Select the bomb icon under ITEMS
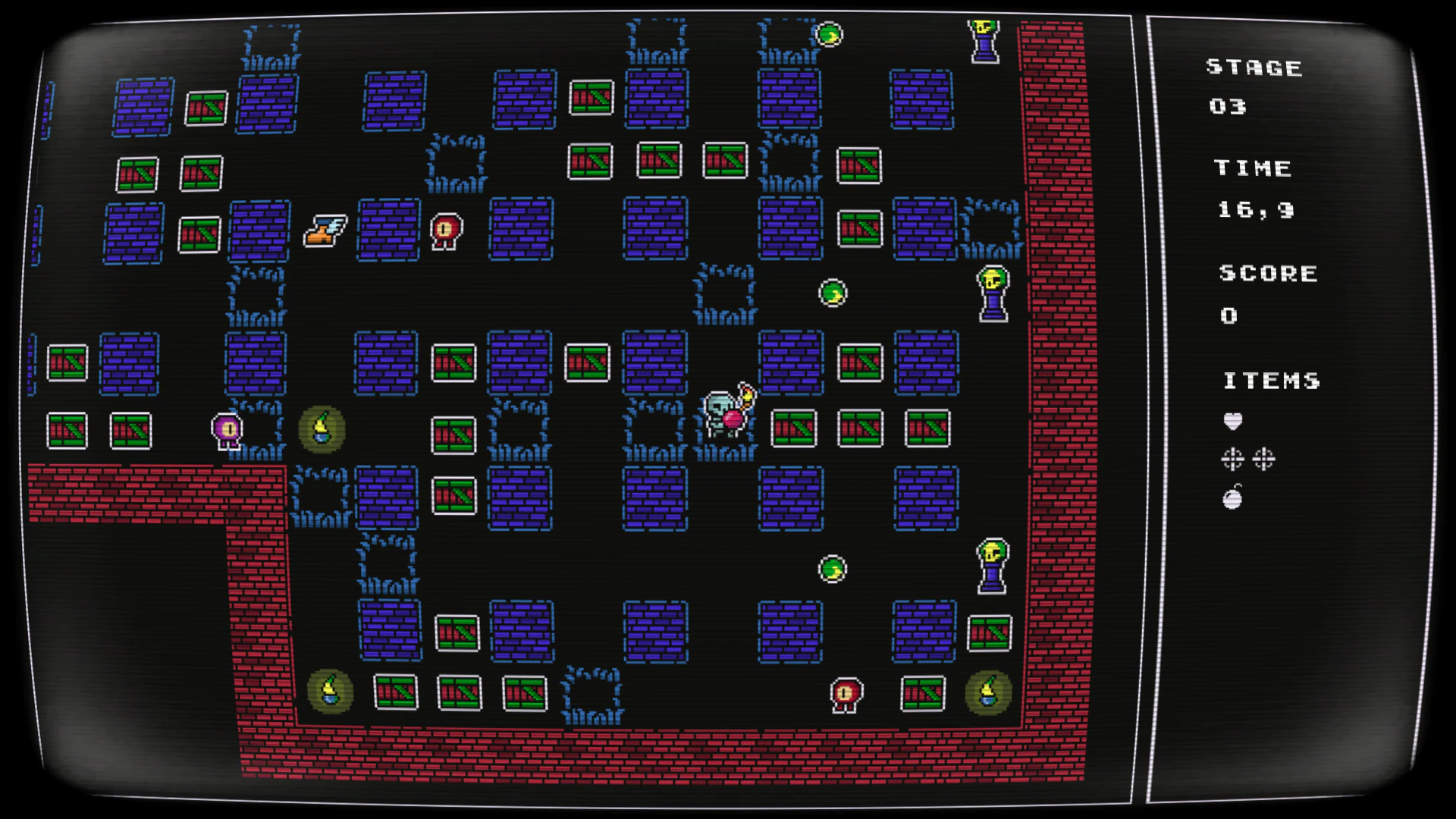The height and width of the screenshot is (819, 1456). click(1233, 497)
